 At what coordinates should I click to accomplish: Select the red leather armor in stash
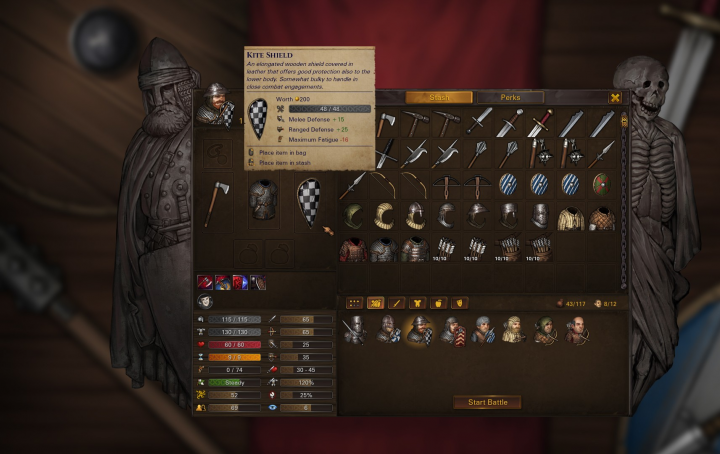coord(354,248)
